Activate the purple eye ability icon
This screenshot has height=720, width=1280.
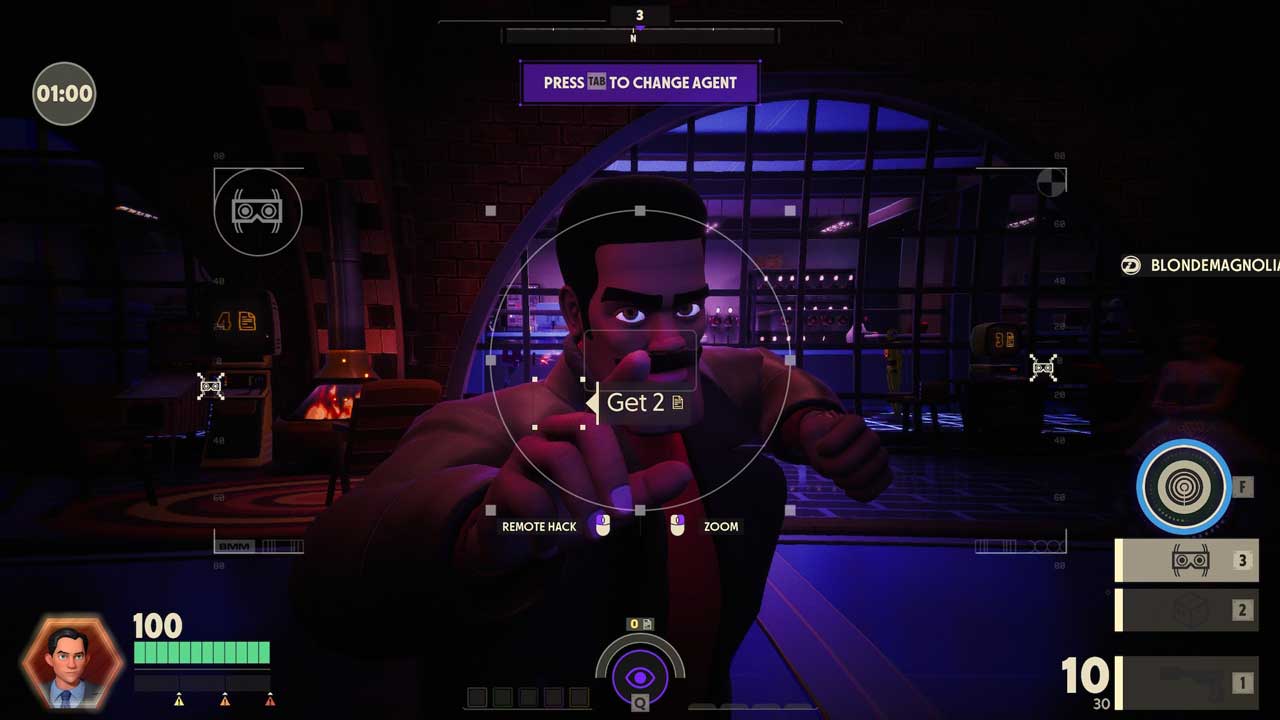[640, 678]
